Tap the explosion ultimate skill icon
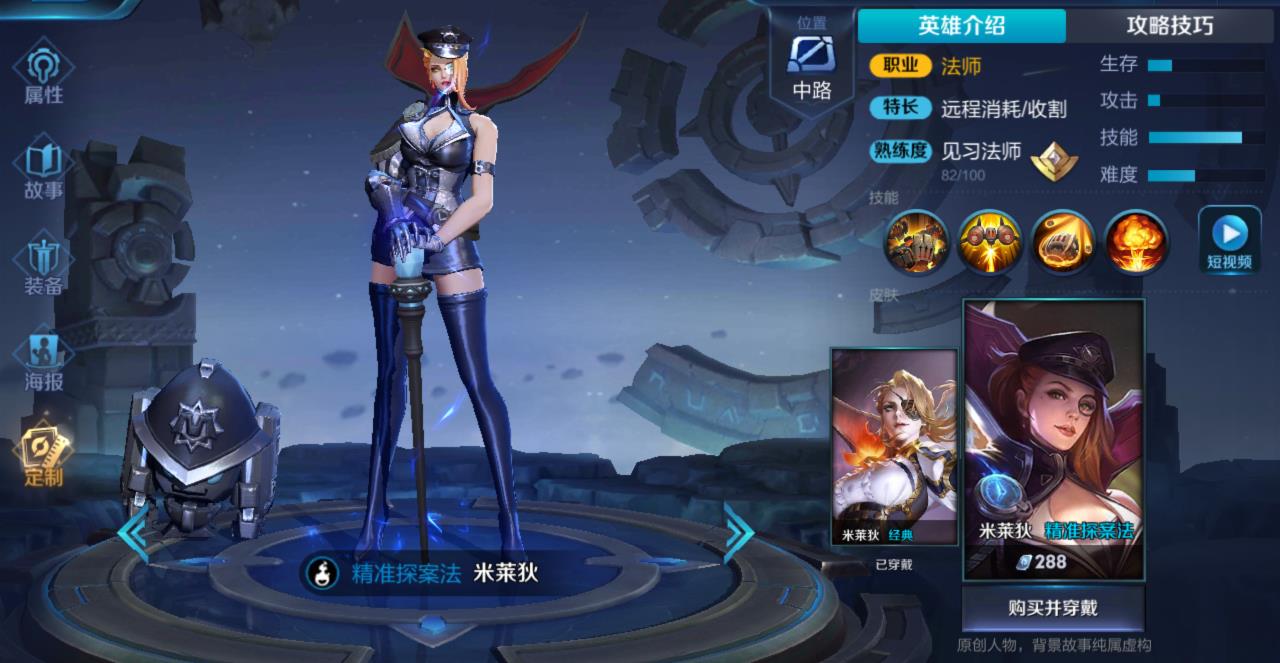This screenshot has width=1280, height=663. click(x=1135, y=241)
